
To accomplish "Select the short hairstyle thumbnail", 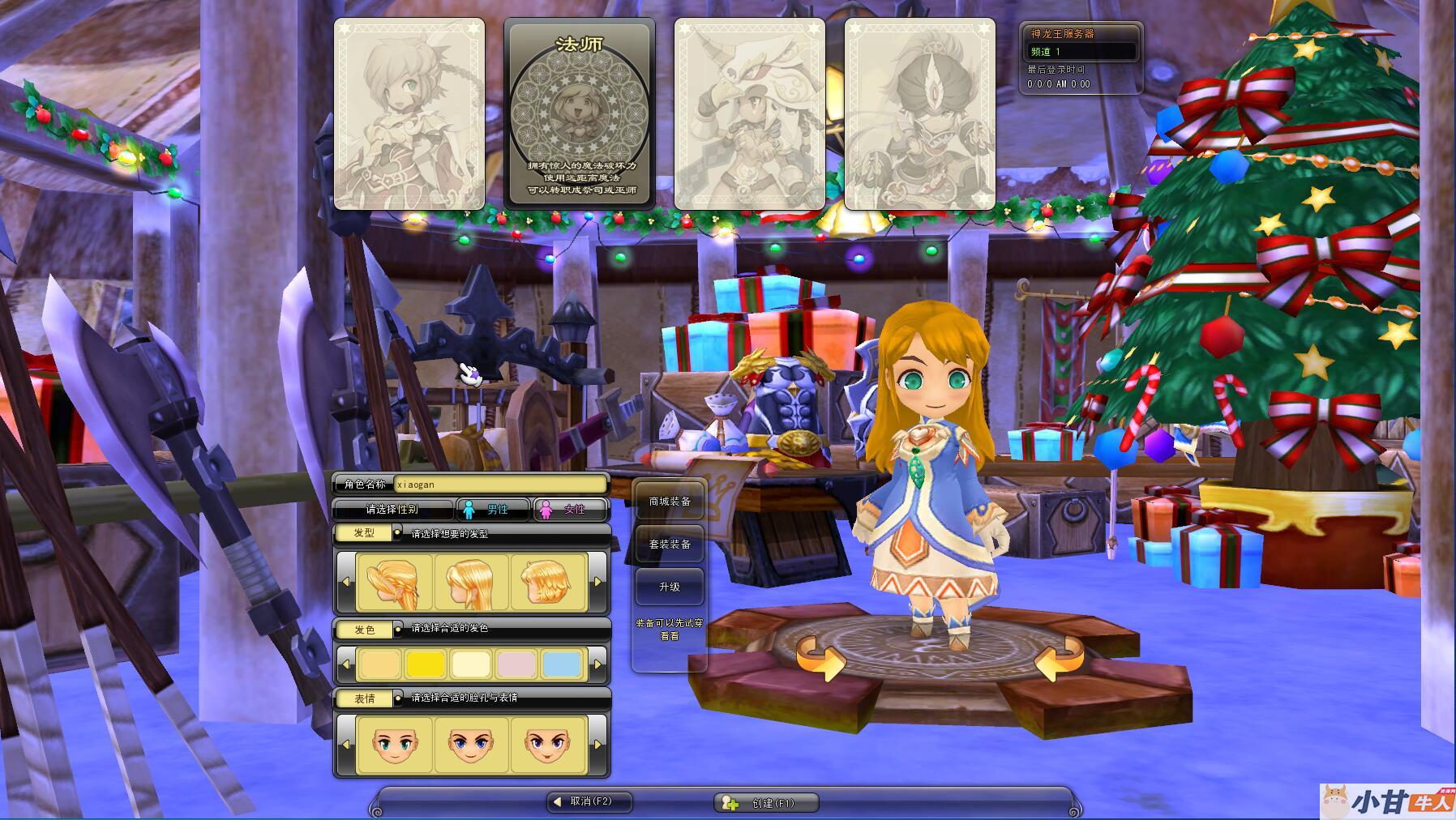I will [547, 583].
